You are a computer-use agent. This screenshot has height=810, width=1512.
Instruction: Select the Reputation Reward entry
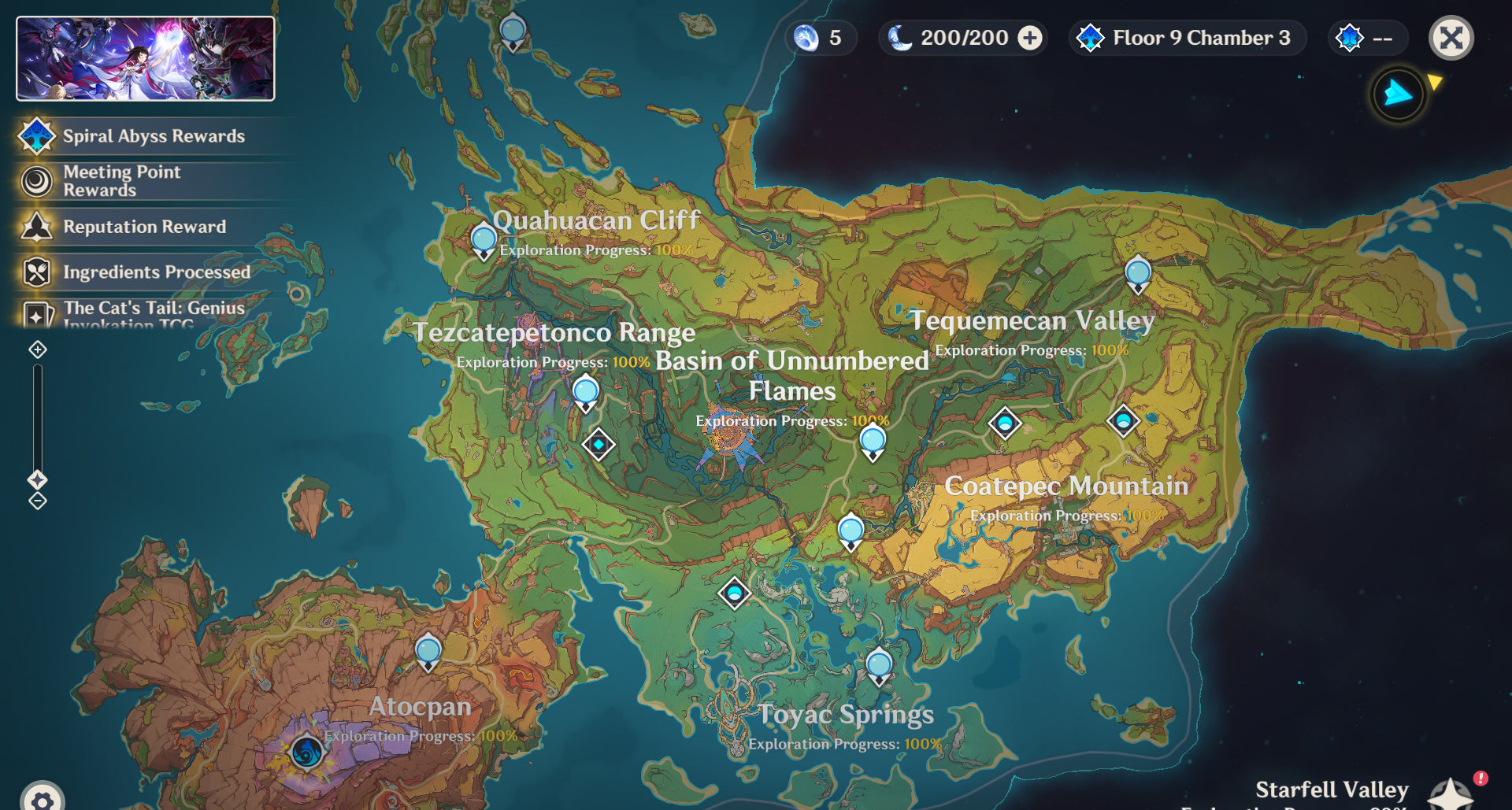[144, 227]
